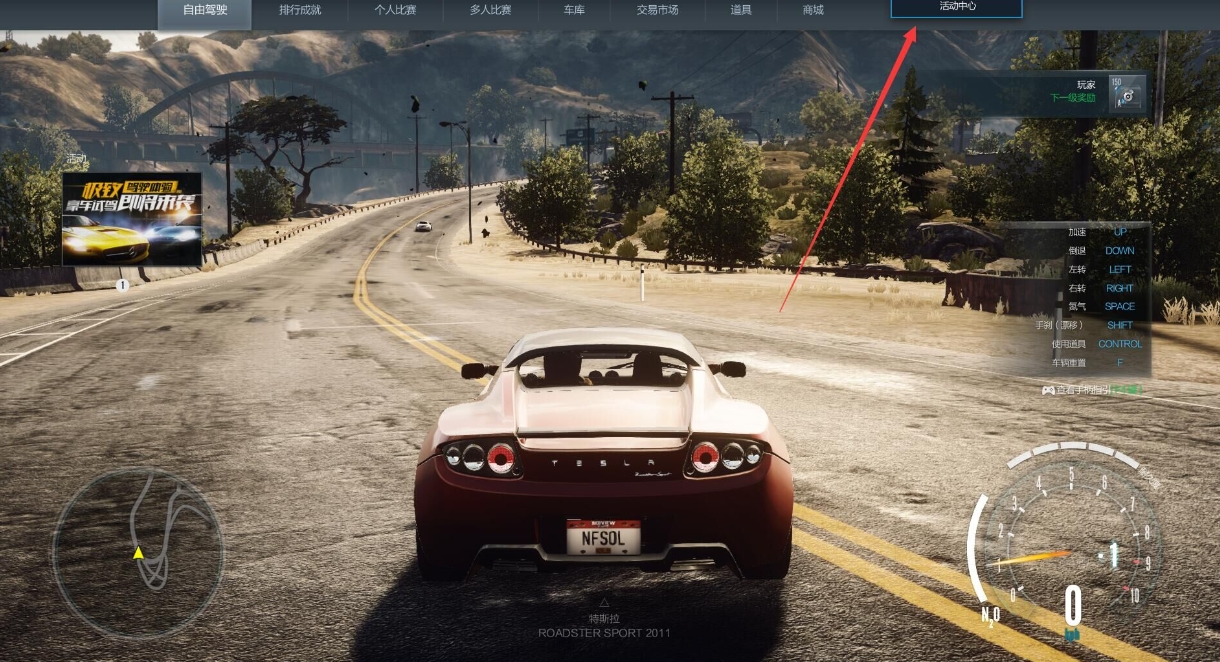1220x662 pixels.
Task: Open the next-level reward icon
Action: 1128,94
